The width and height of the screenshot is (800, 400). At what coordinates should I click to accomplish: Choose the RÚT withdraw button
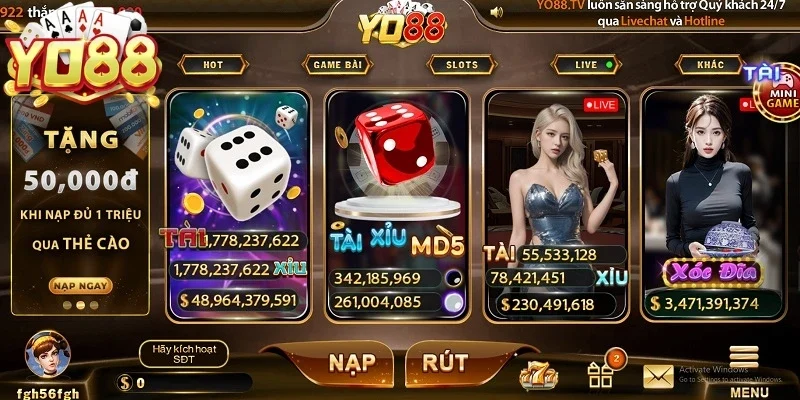click(x=447, y=363)
